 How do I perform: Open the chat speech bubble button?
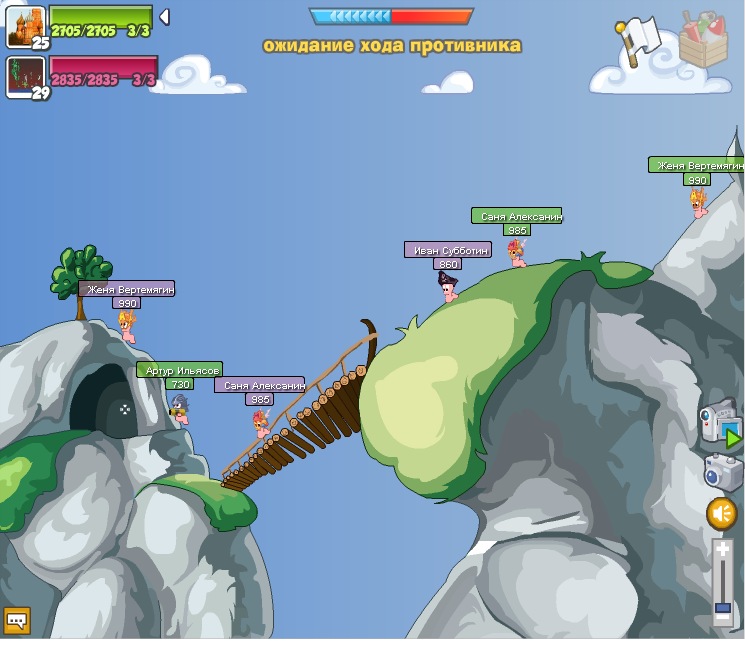pyautogui.click(x=17, y=621)
